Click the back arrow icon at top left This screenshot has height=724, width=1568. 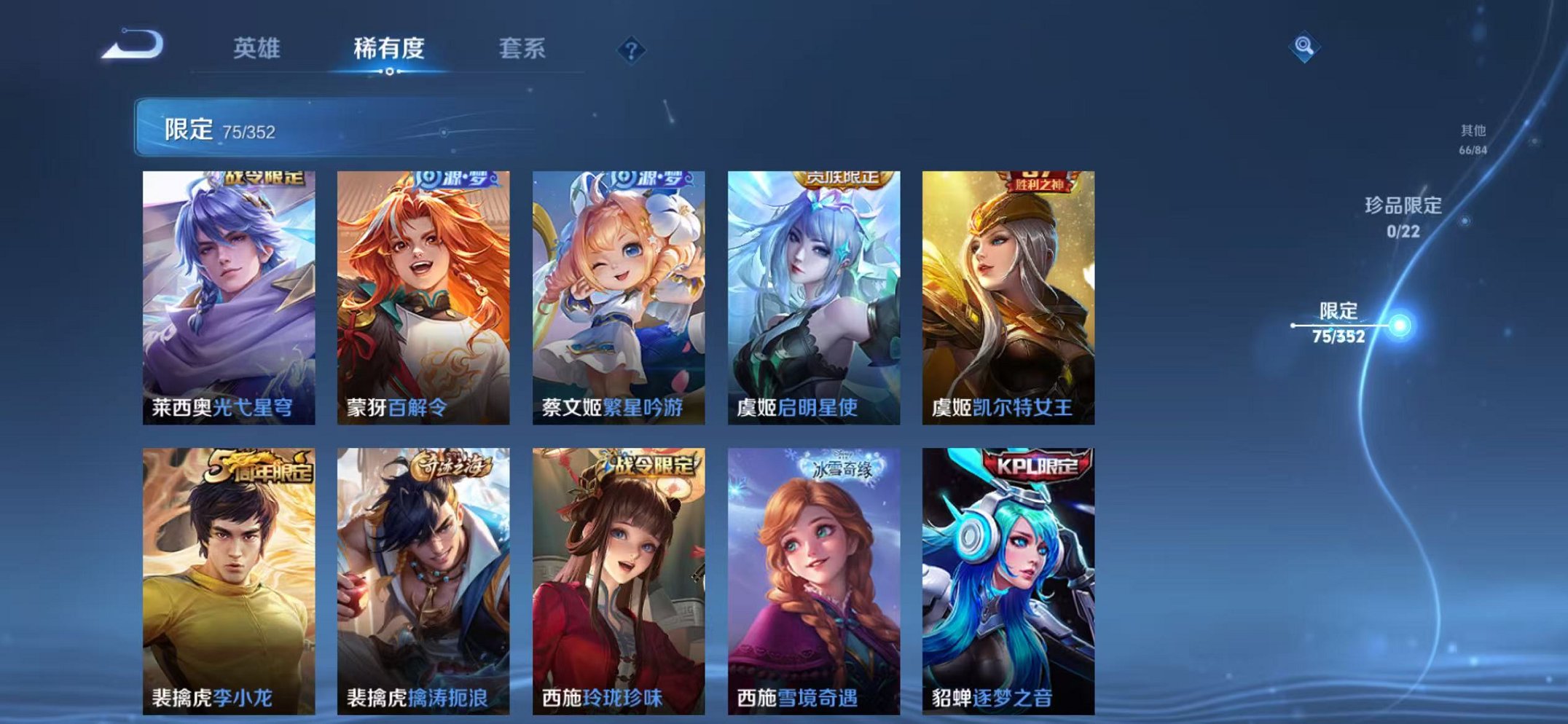(x=133, y=47)
